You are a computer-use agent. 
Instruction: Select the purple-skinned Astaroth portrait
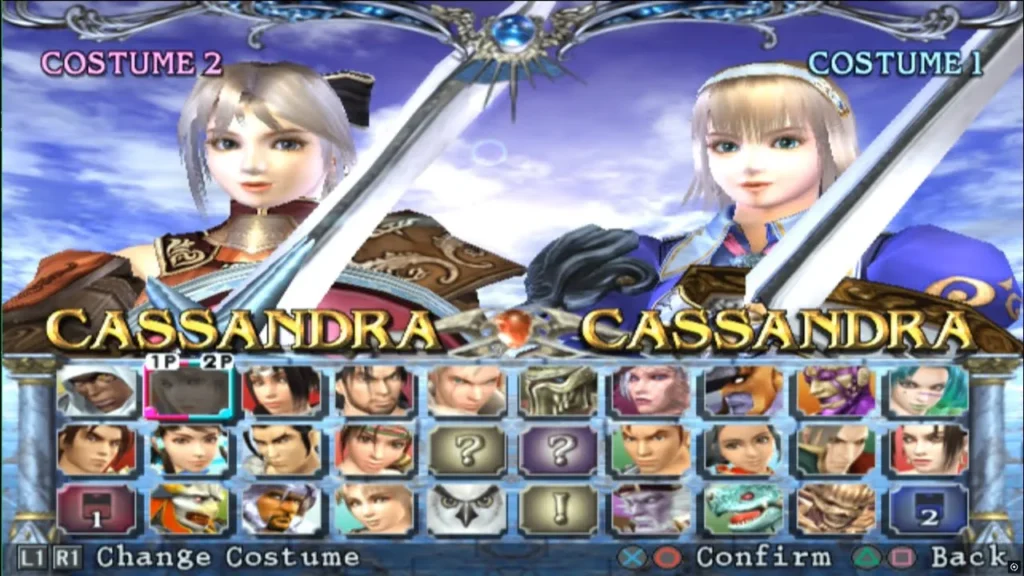(x=650, y=509)
